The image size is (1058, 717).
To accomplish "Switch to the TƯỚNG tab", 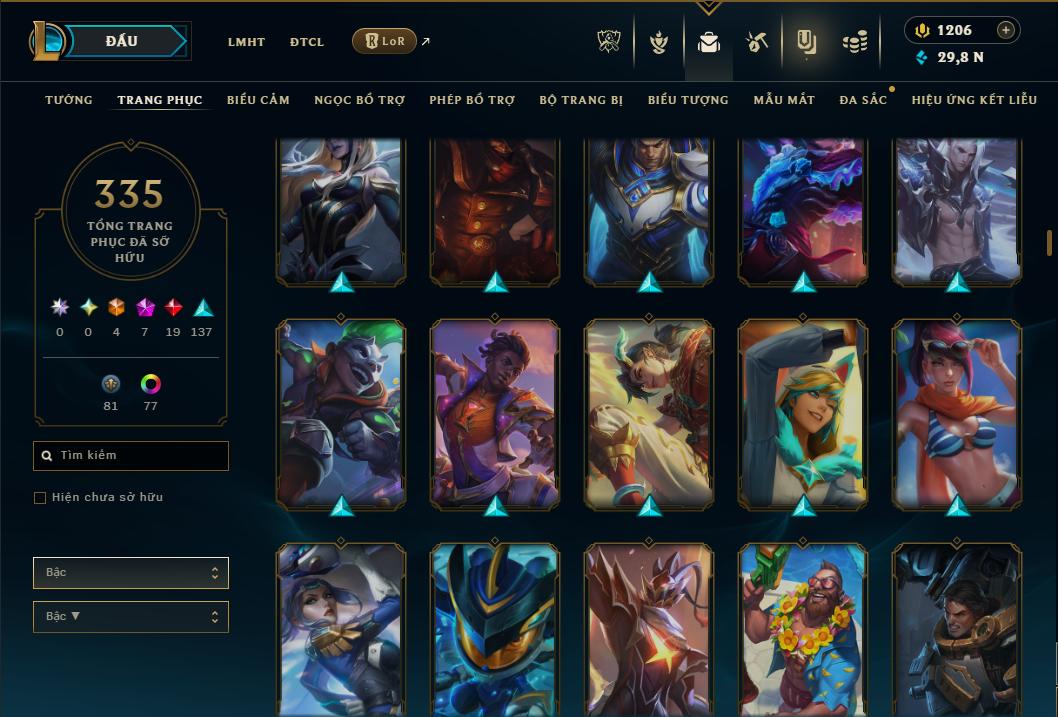I will pos(69,100).
